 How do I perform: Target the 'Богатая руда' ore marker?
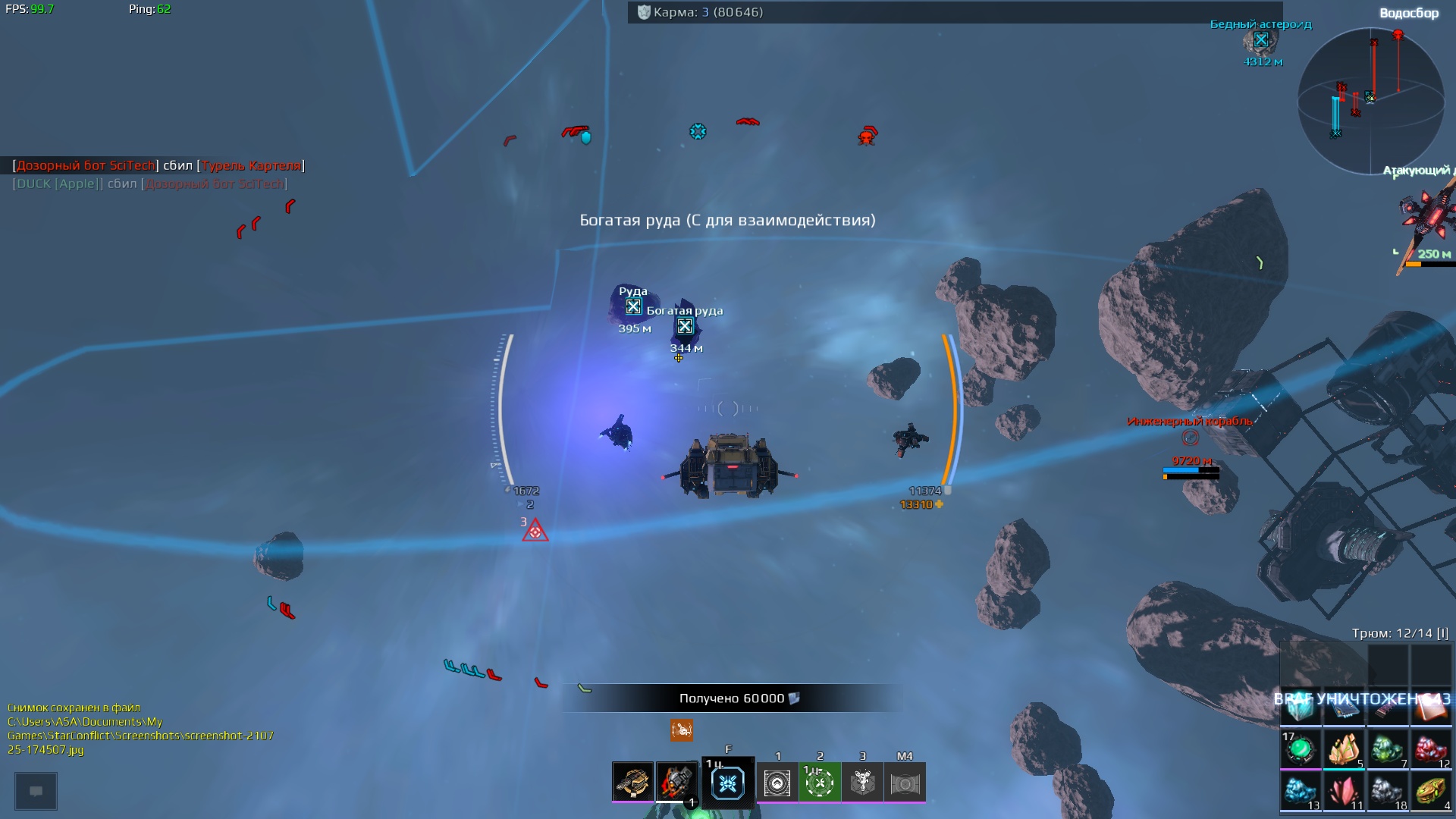(685, 327)
